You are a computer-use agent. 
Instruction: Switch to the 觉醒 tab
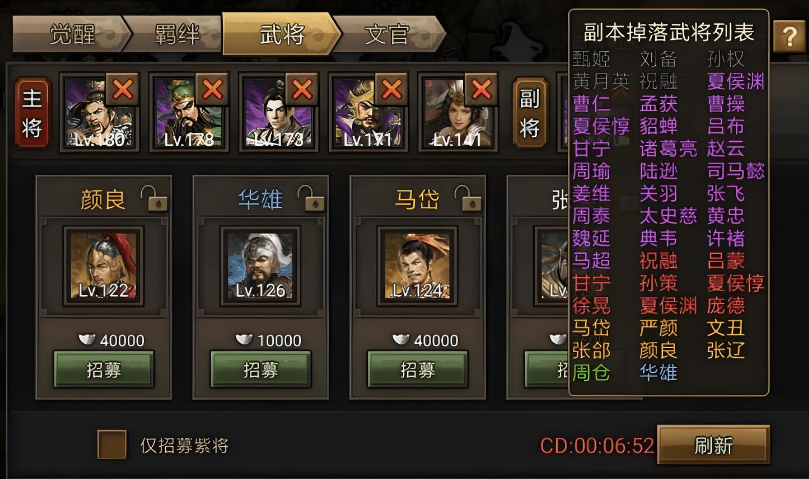tap(70, 36)
